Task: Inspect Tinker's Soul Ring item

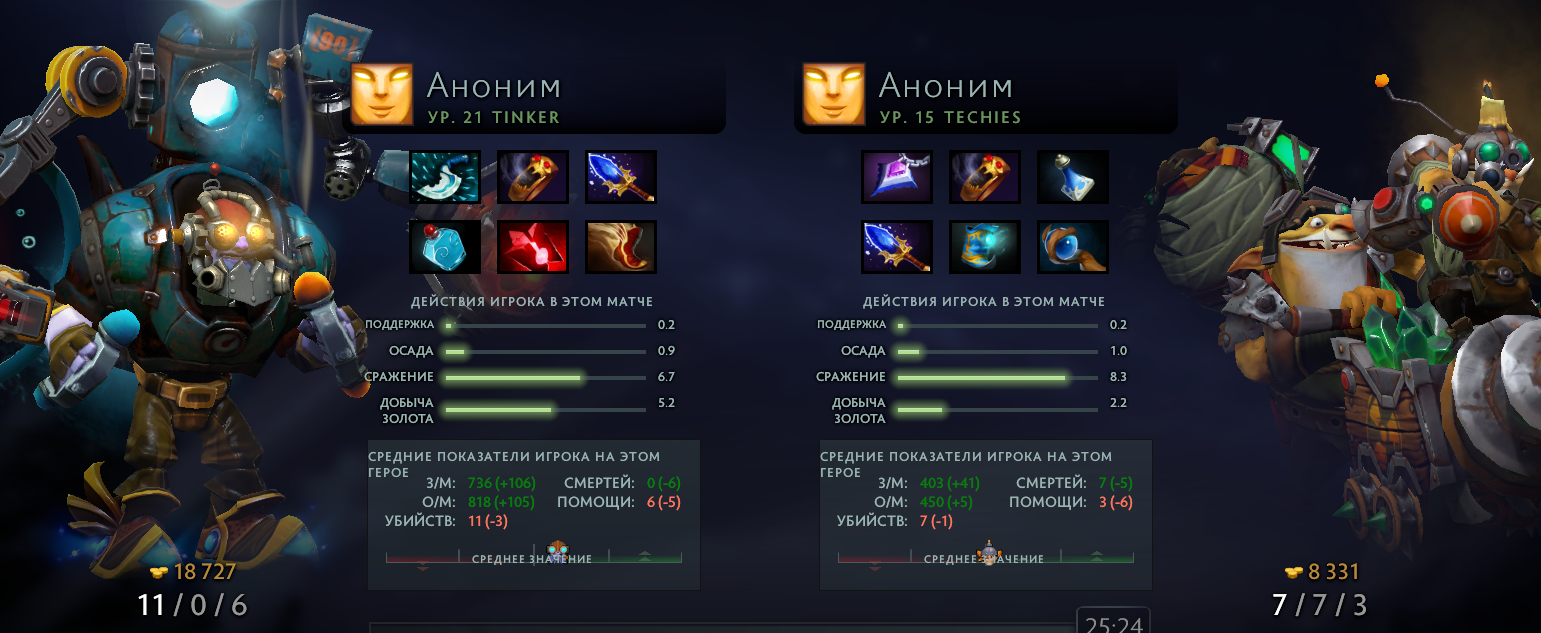Action: [x=533, y=177]
